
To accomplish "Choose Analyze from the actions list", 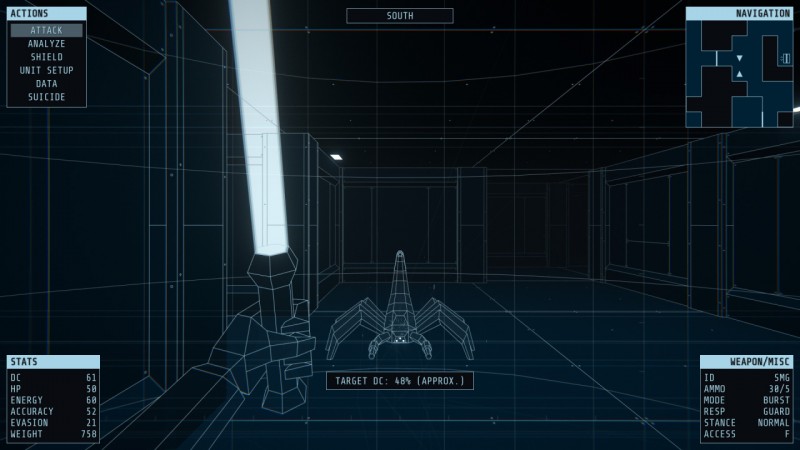I will [46, 44].
